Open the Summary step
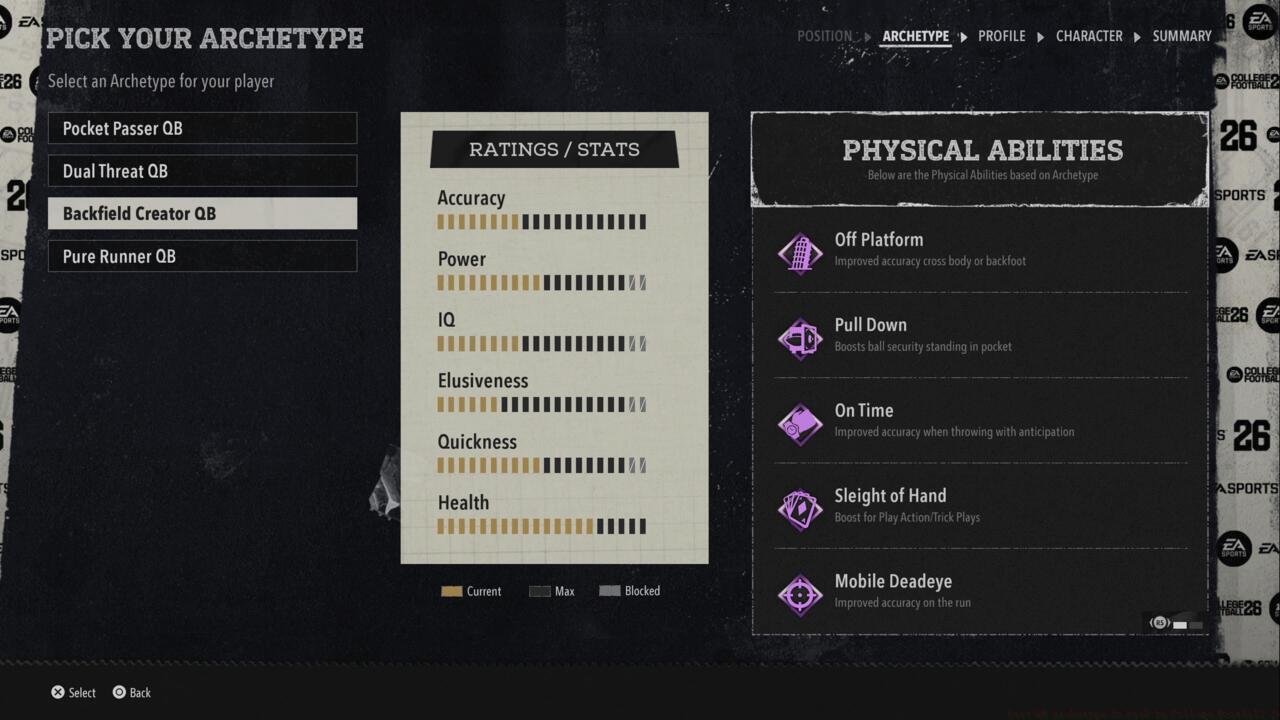Image resolution: width=1280 pixels, height=720 pixels. (1181, 36)
